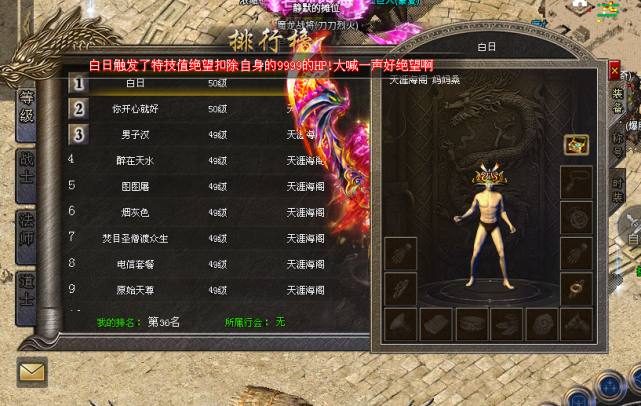Select rank 9 player 原始天尊
Screen dimensions: 641x406
(x=136, y=289)
